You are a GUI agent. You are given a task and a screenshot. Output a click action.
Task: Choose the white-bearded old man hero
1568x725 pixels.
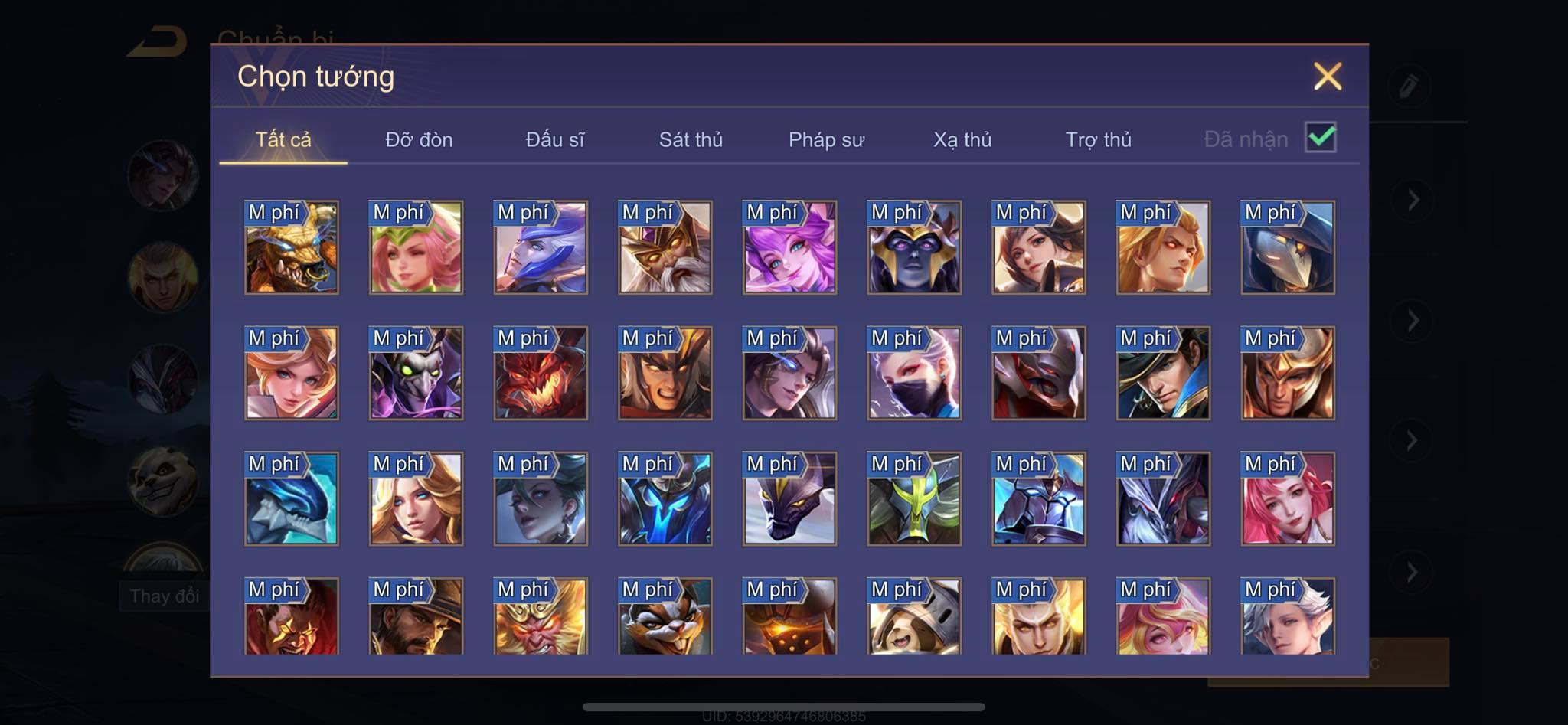coord(665,247)
